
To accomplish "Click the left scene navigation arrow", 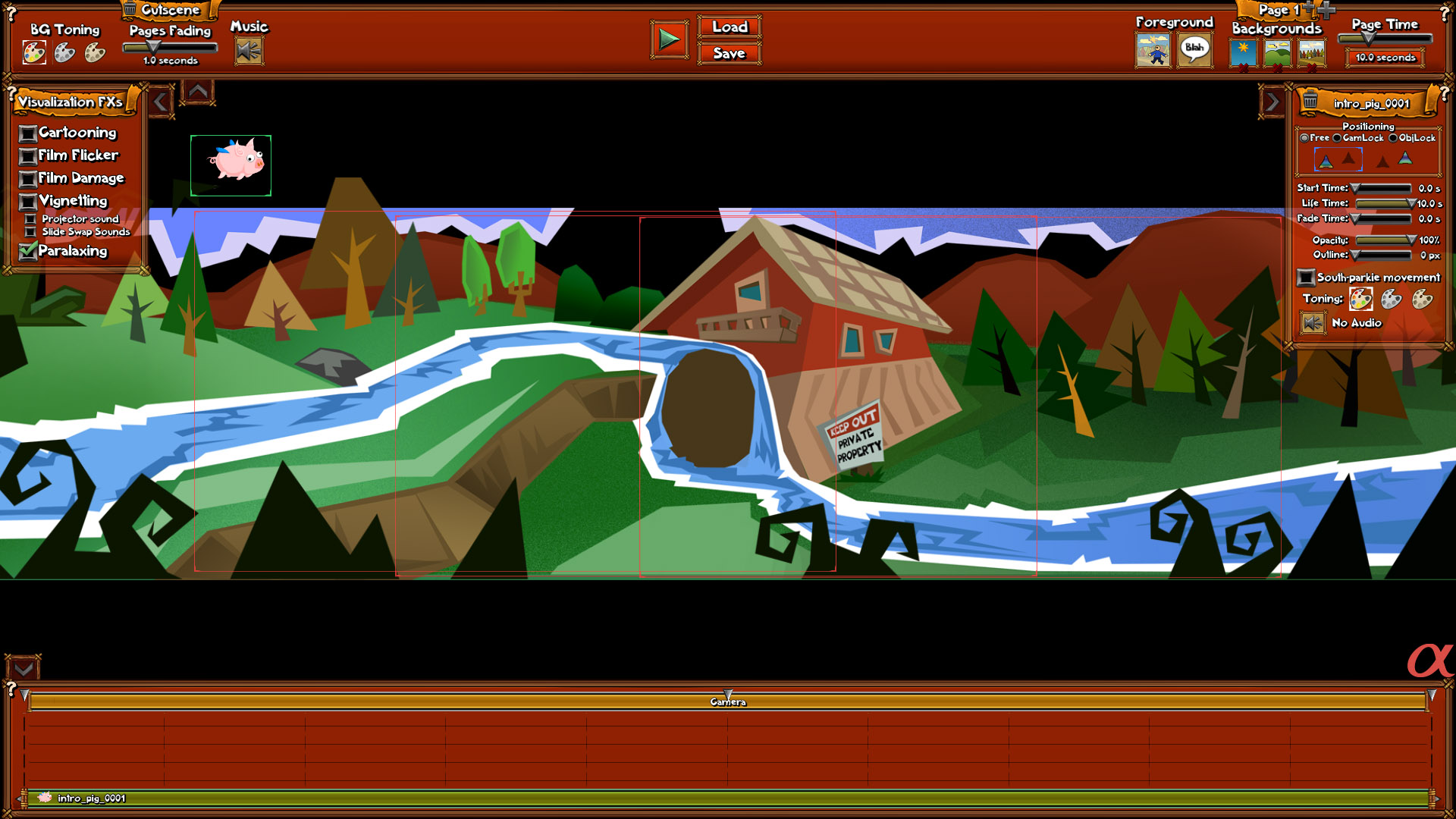I will tap(161, 99).
